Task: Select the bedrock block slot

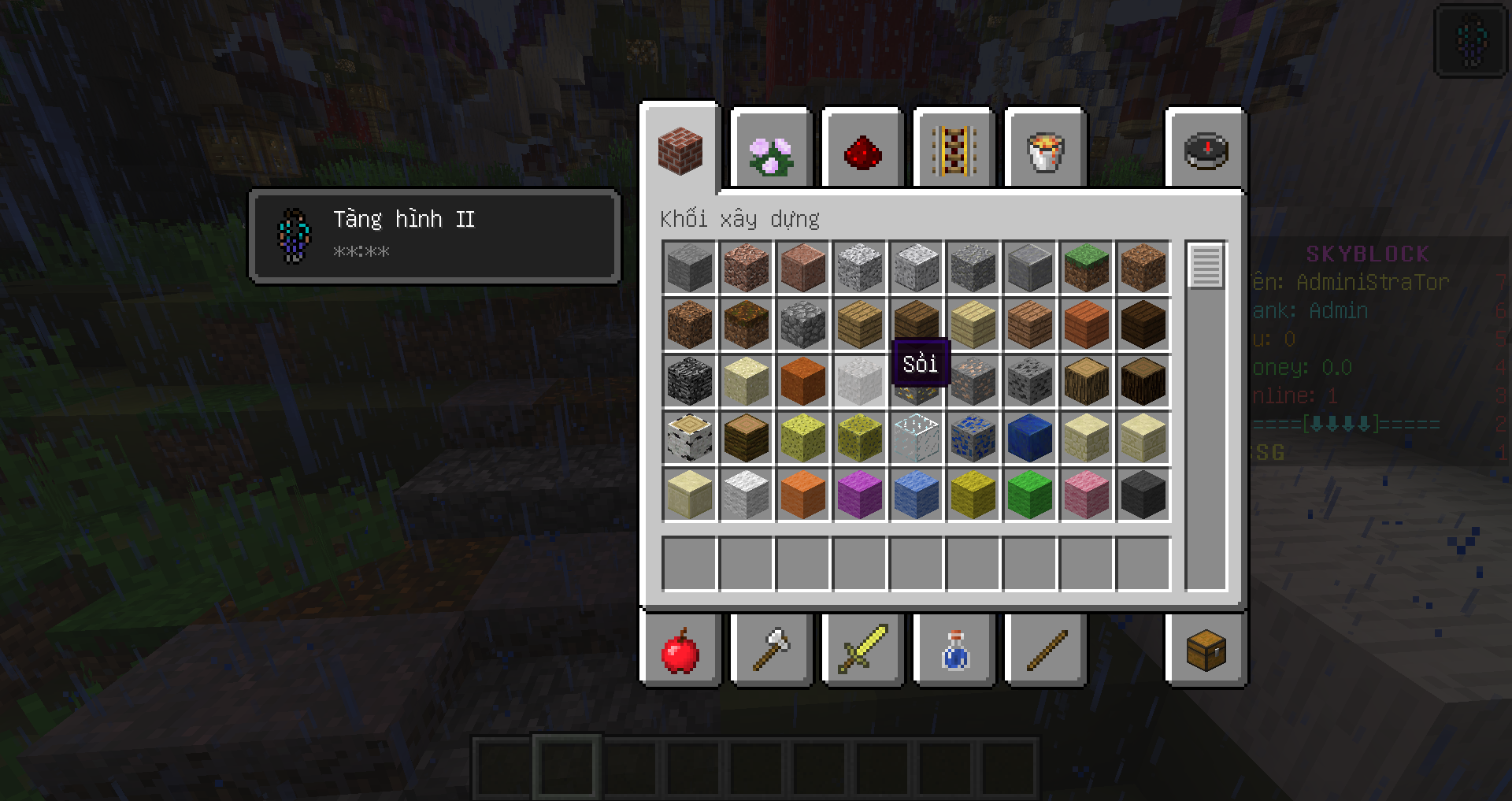Action: coord(689,381)
